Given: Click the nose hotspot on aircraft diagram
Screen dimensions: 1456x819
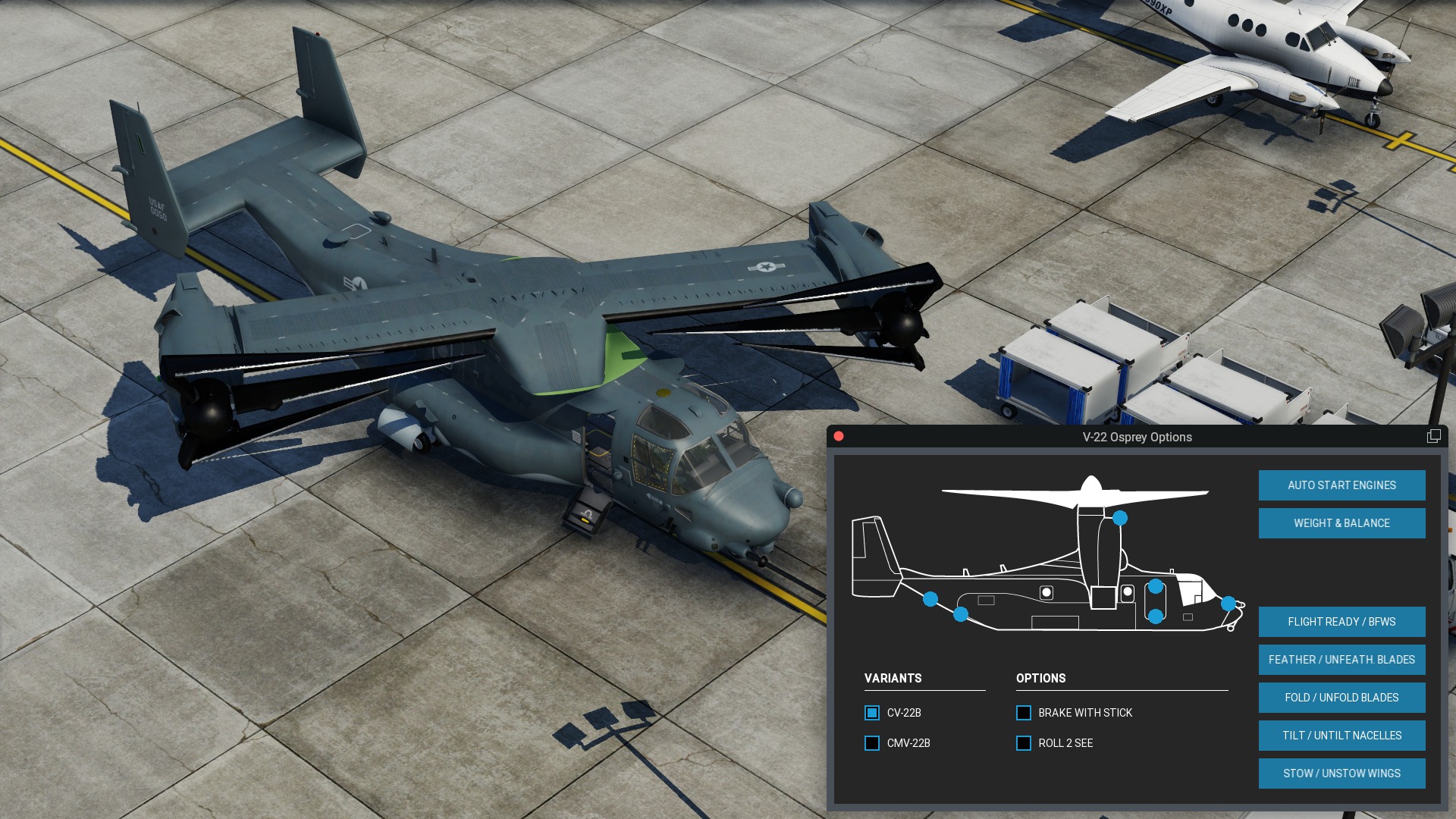Looking at the screenshot, I should 1228,604.
